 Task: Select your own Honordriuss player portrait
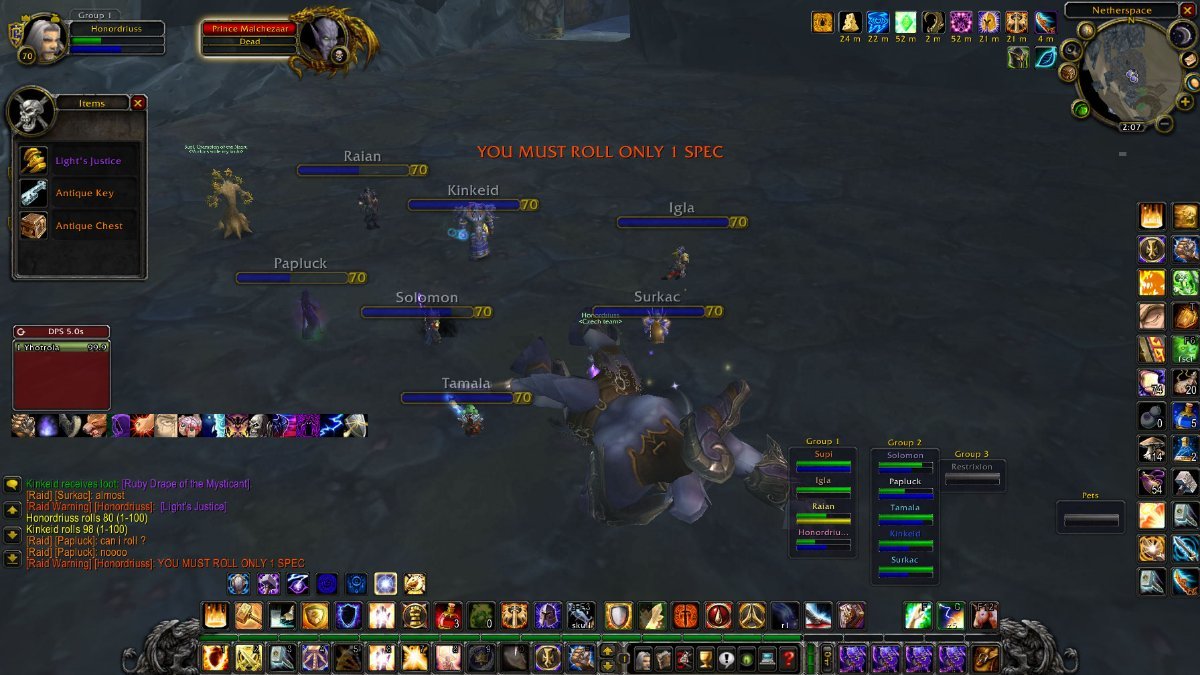[x=40, y=36]
